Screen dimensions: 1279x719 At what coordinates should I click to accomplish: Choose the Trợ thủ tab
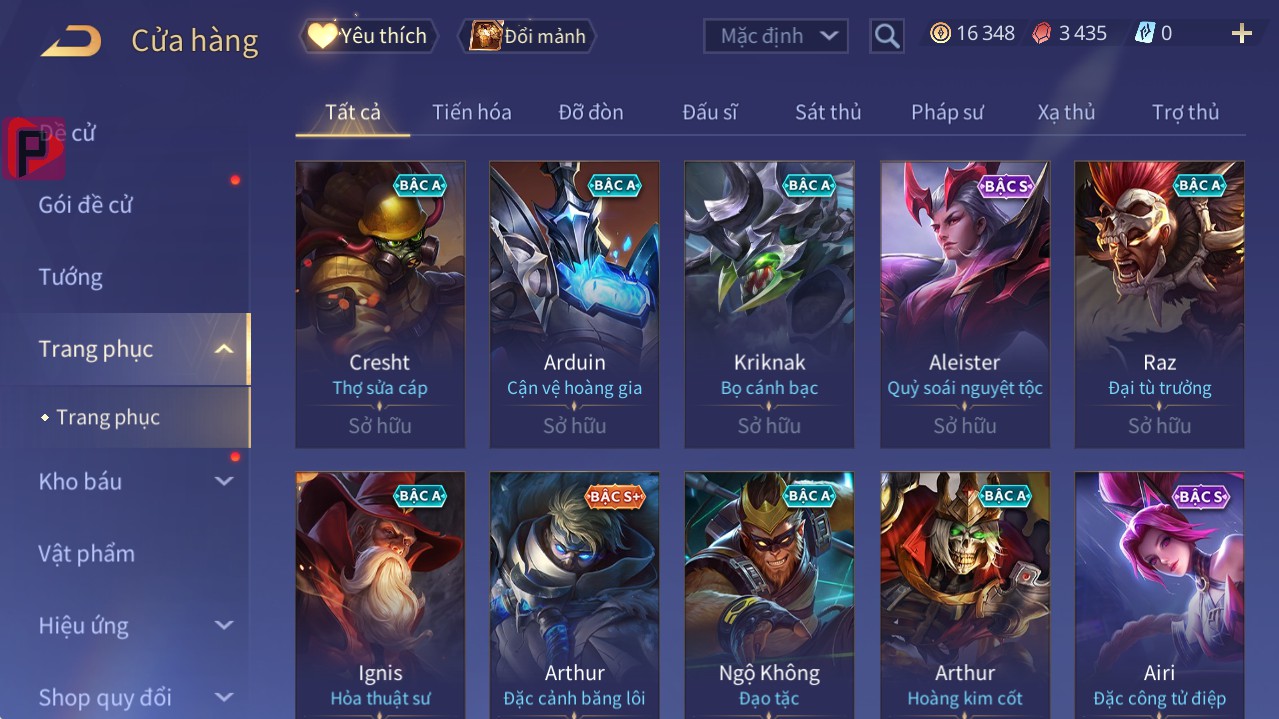pyautogui.click(x=1185, y=112)
